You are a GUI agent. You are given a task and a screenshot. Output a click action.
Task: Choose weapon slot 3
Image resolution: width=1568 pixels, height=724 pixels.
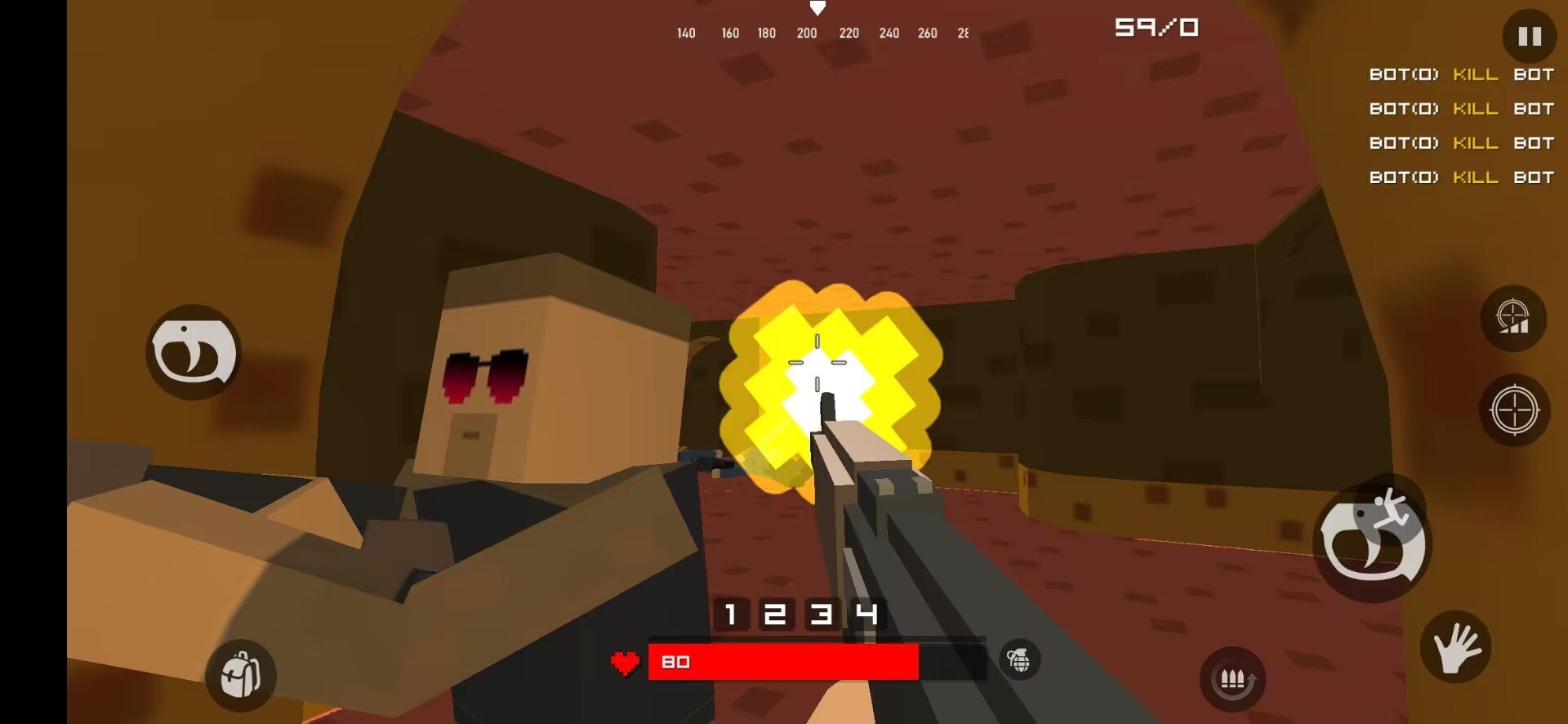point(821,614)
